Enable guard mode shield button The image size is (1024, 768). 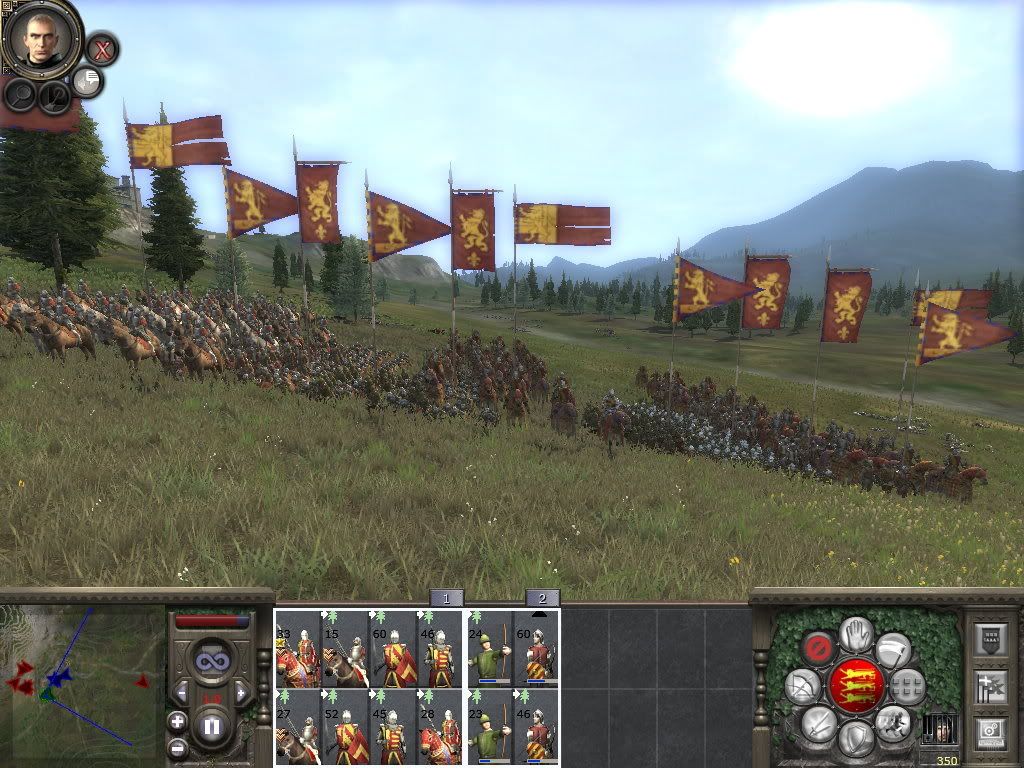coord(856,739)
